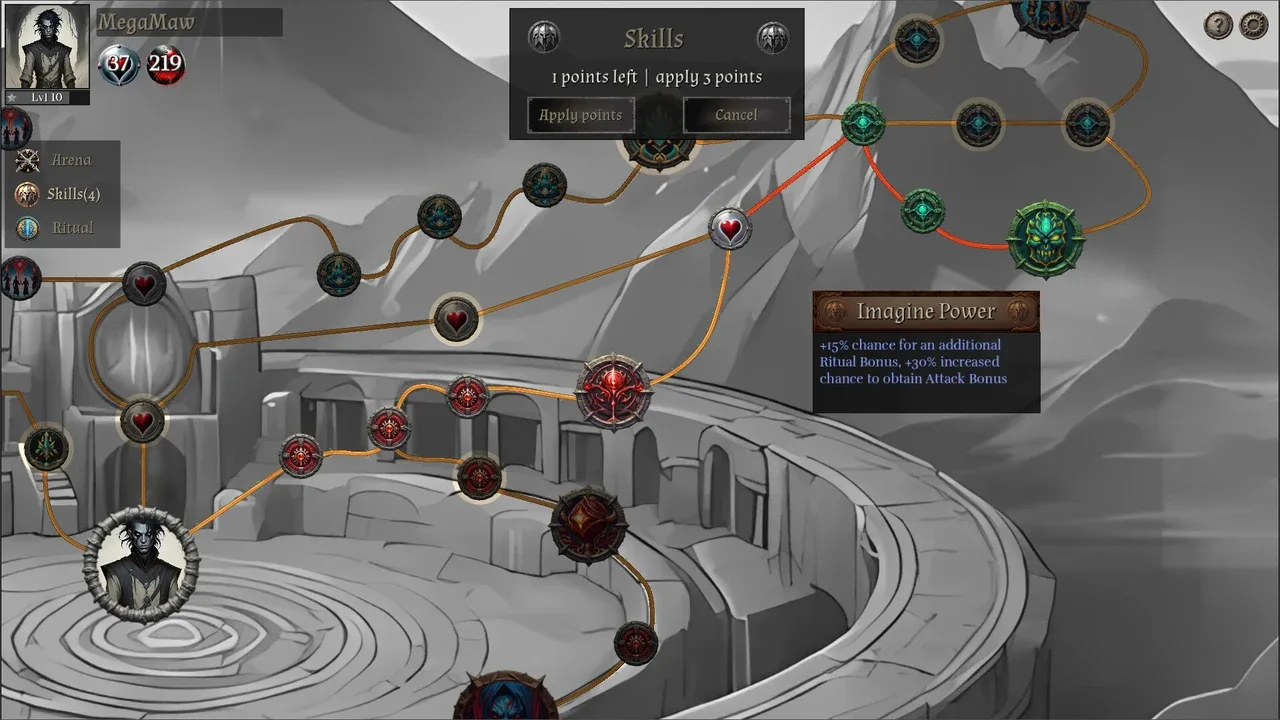
Task: Apply the allocated skill points
Action: point(581,115)
